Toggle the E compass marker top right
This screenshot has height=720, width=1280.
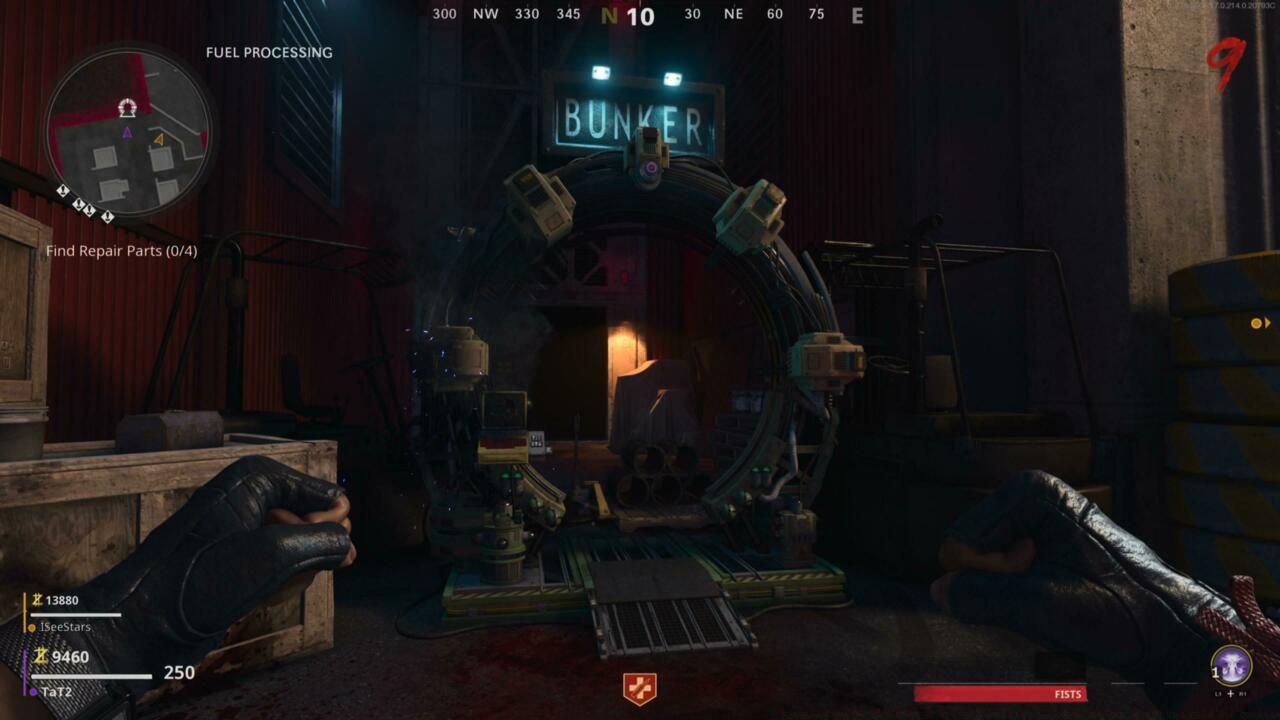(857, 14)
